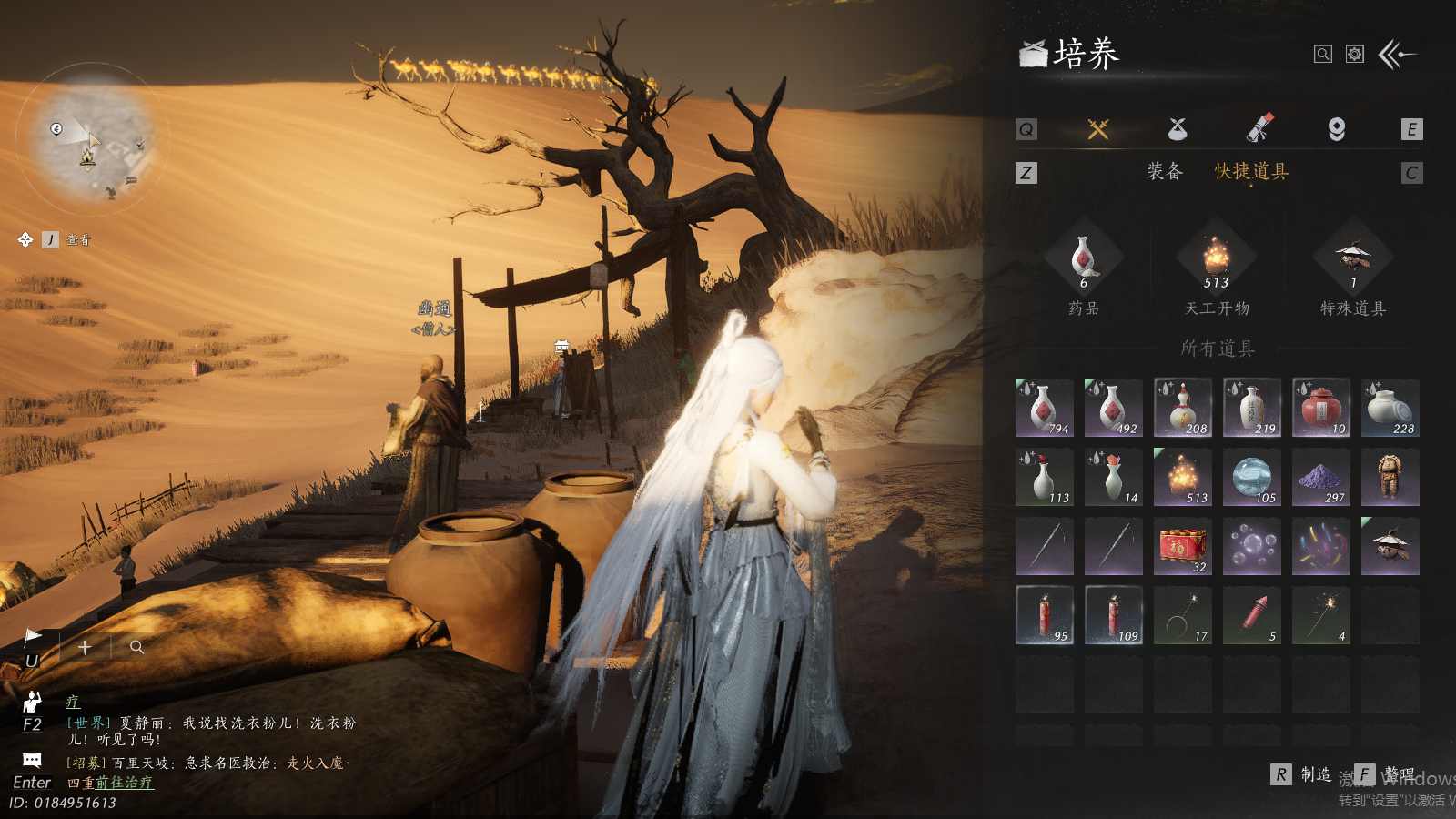This screenshot has width=1456, height=819.
Task: Click the 制造 craft button
Action: click(x=1303, y=774)
